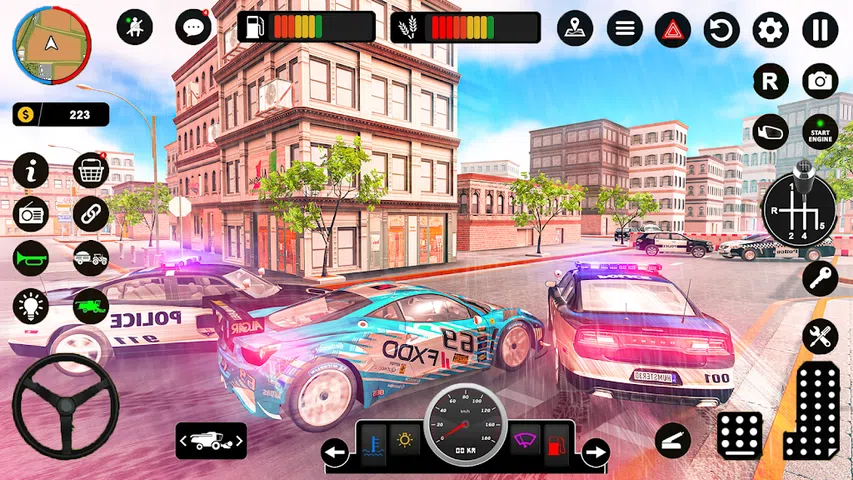Open the chat message bubble

click(x=192, y=27)
